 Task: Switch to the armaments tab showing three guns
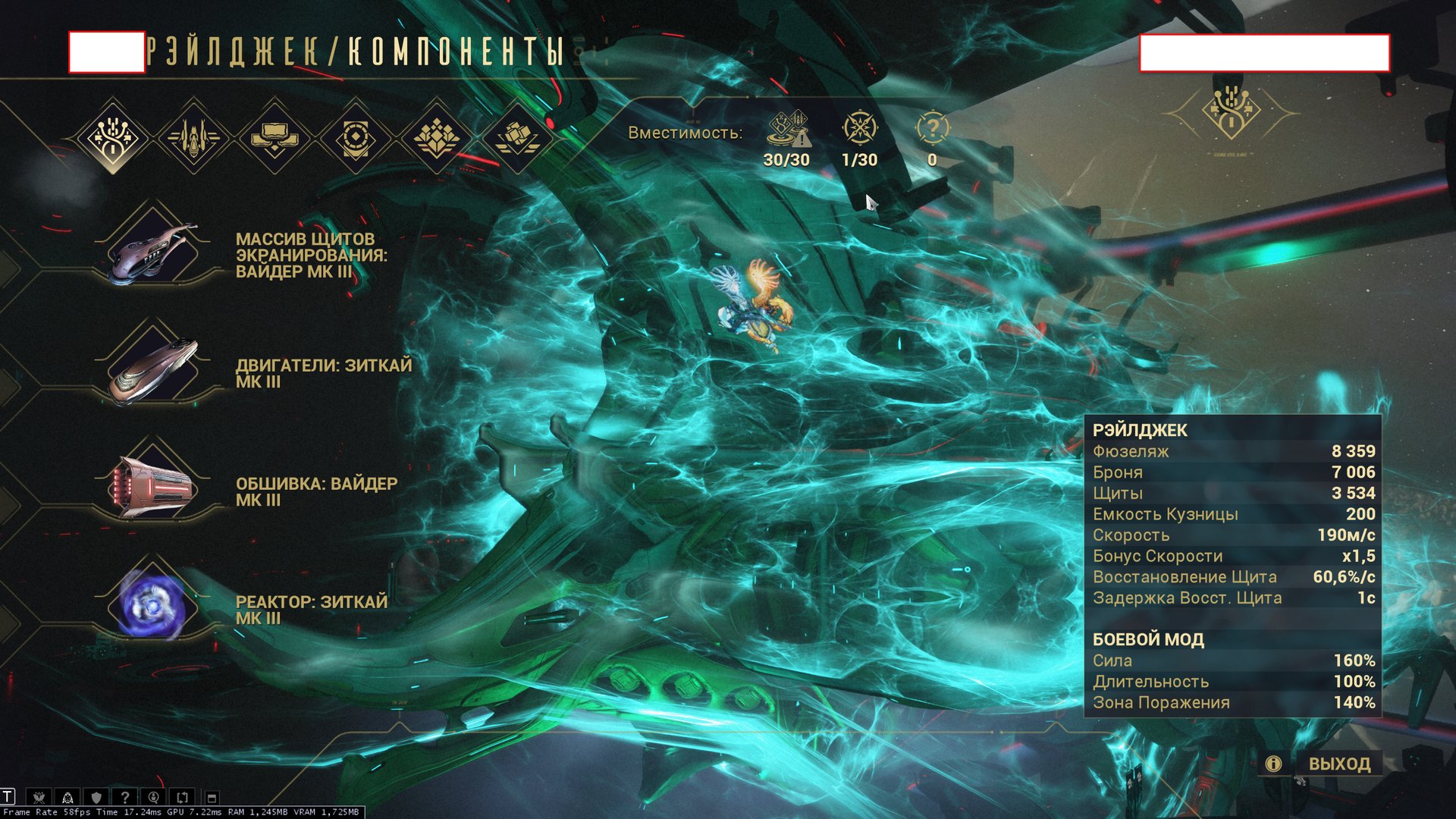[193, 138]
